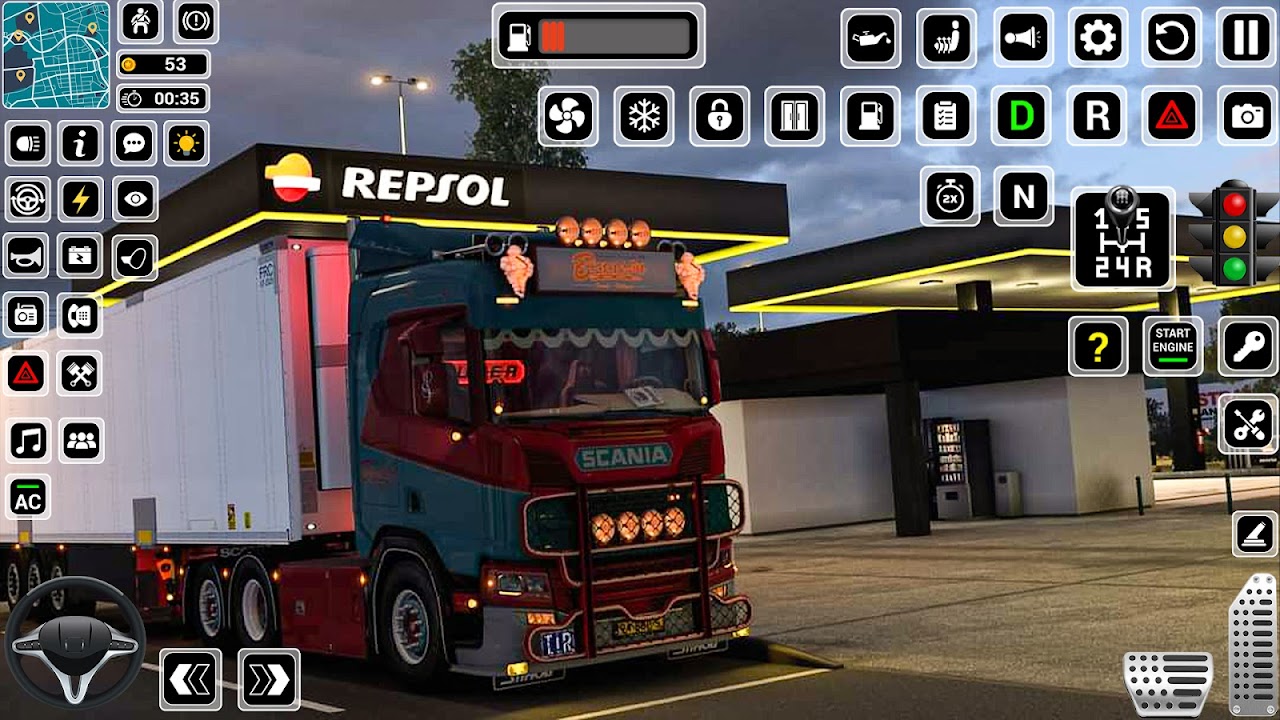Open the question mark help button
Screen dimensions: 1280x720
[1098, 346]
